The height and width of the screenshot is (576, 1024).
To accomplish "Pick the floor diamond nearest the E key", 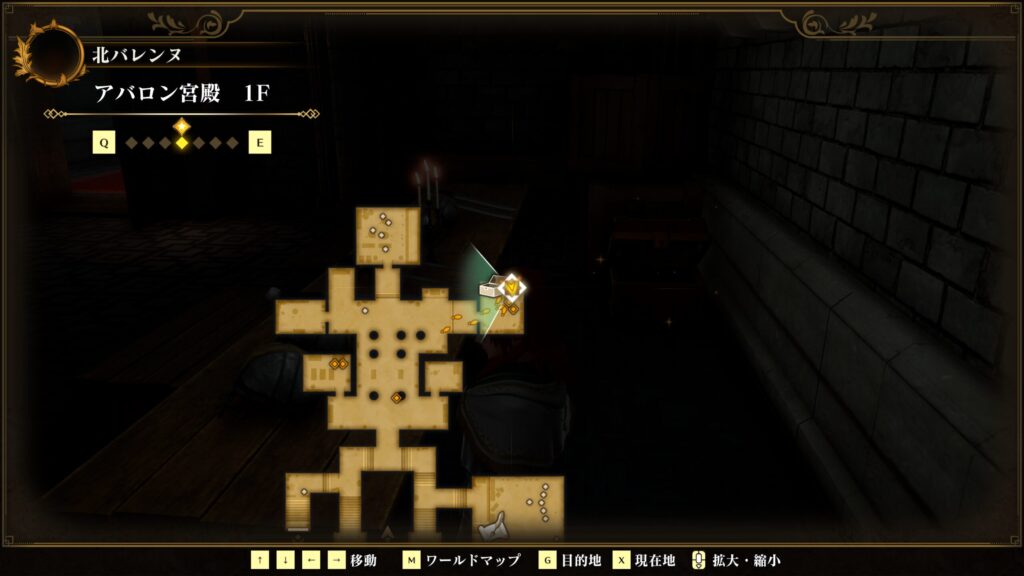I will pyautogui.click(x=233, y=143).
